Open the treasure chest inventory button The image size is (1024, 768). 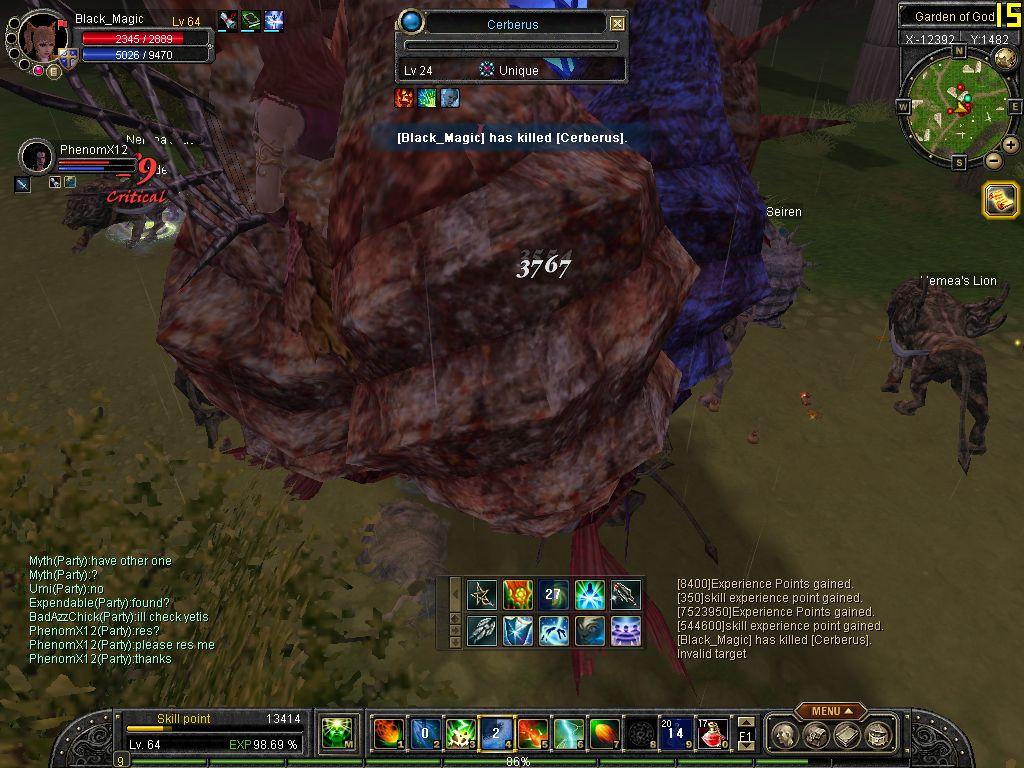point(817,736)
